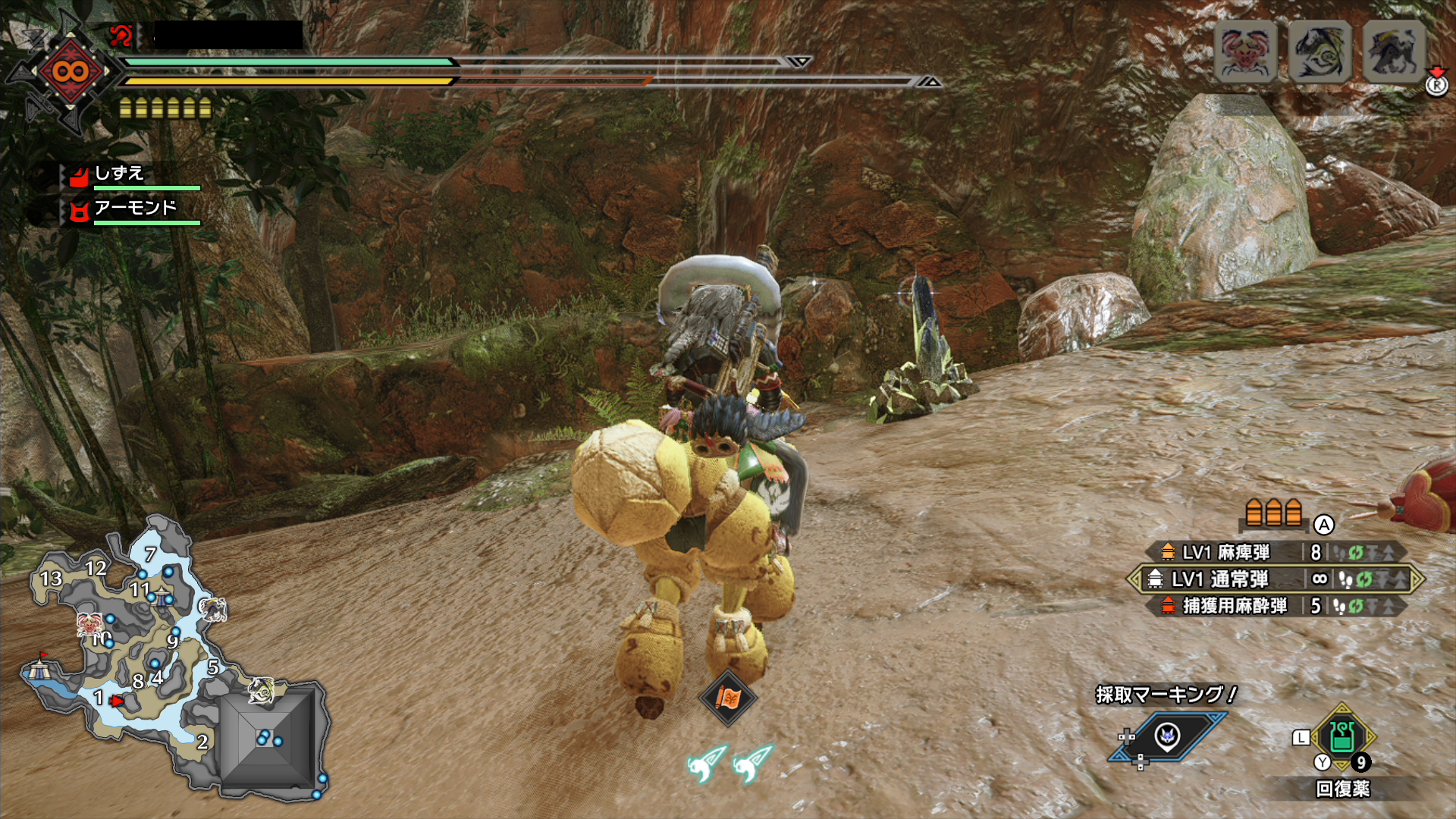
Task: Select party member アーモンド
Action: click(135, 208)
